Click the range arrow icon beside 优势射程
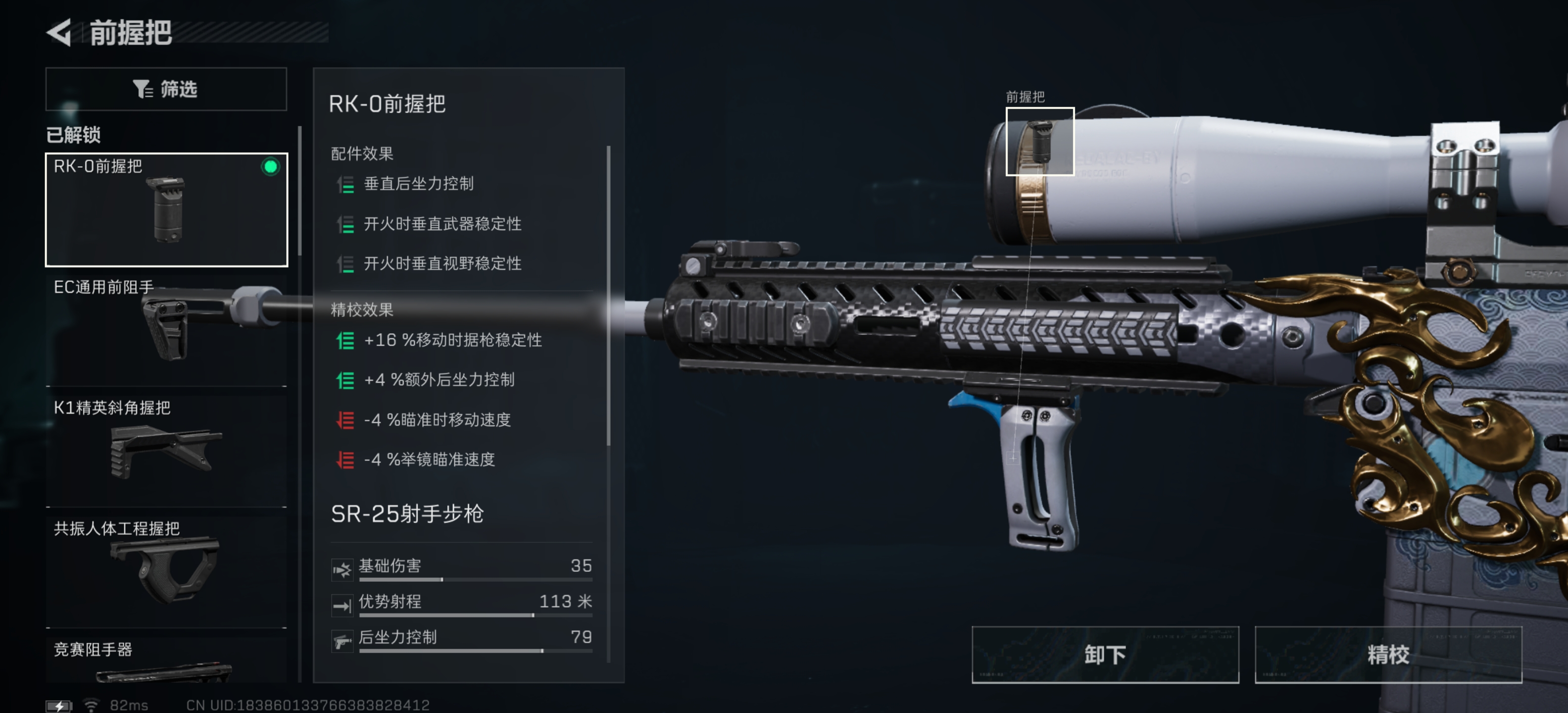This screenshot has height=713, width=1568. [x=343, y=605]
